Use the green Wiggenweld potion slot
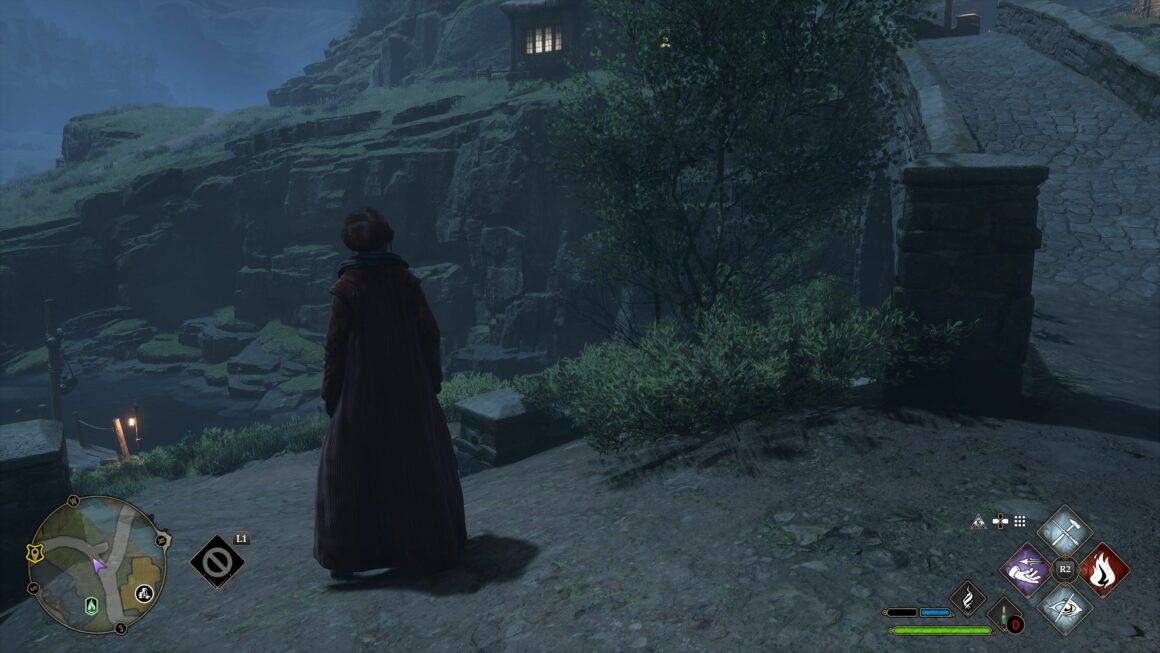 coord(1004,615)
